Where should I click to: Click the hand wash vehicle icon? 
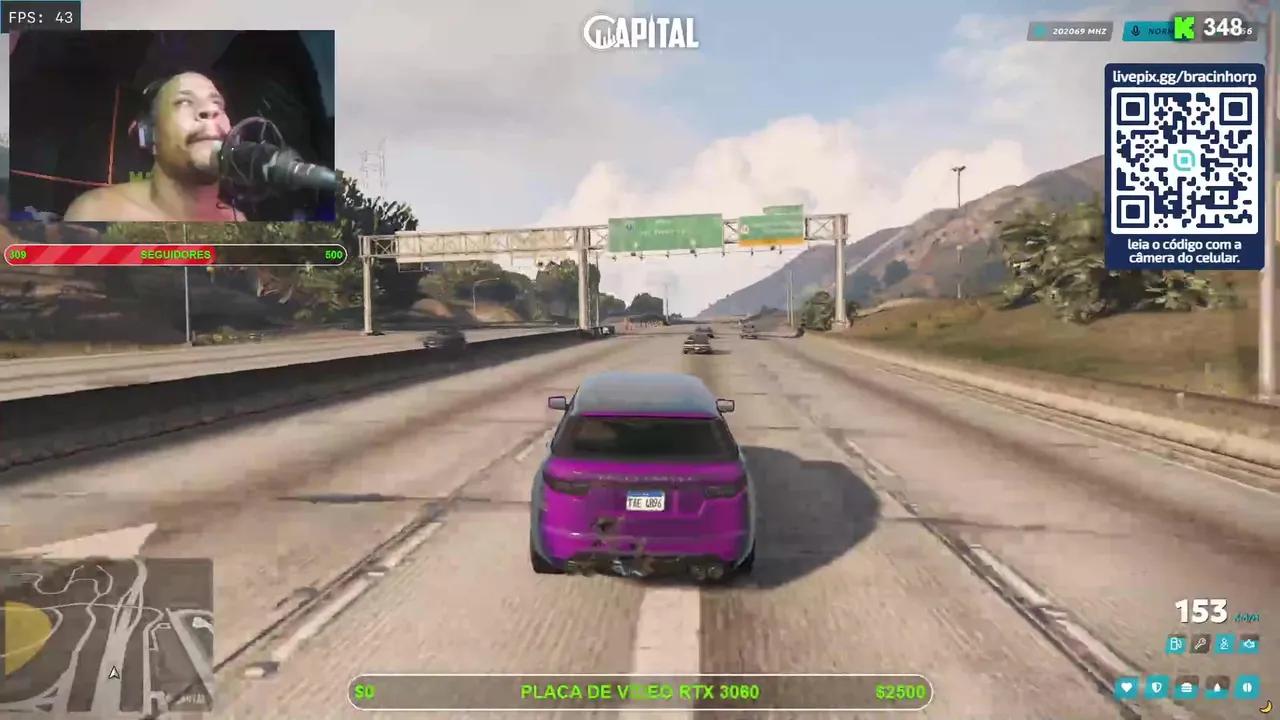click(x=1249, y=644)
